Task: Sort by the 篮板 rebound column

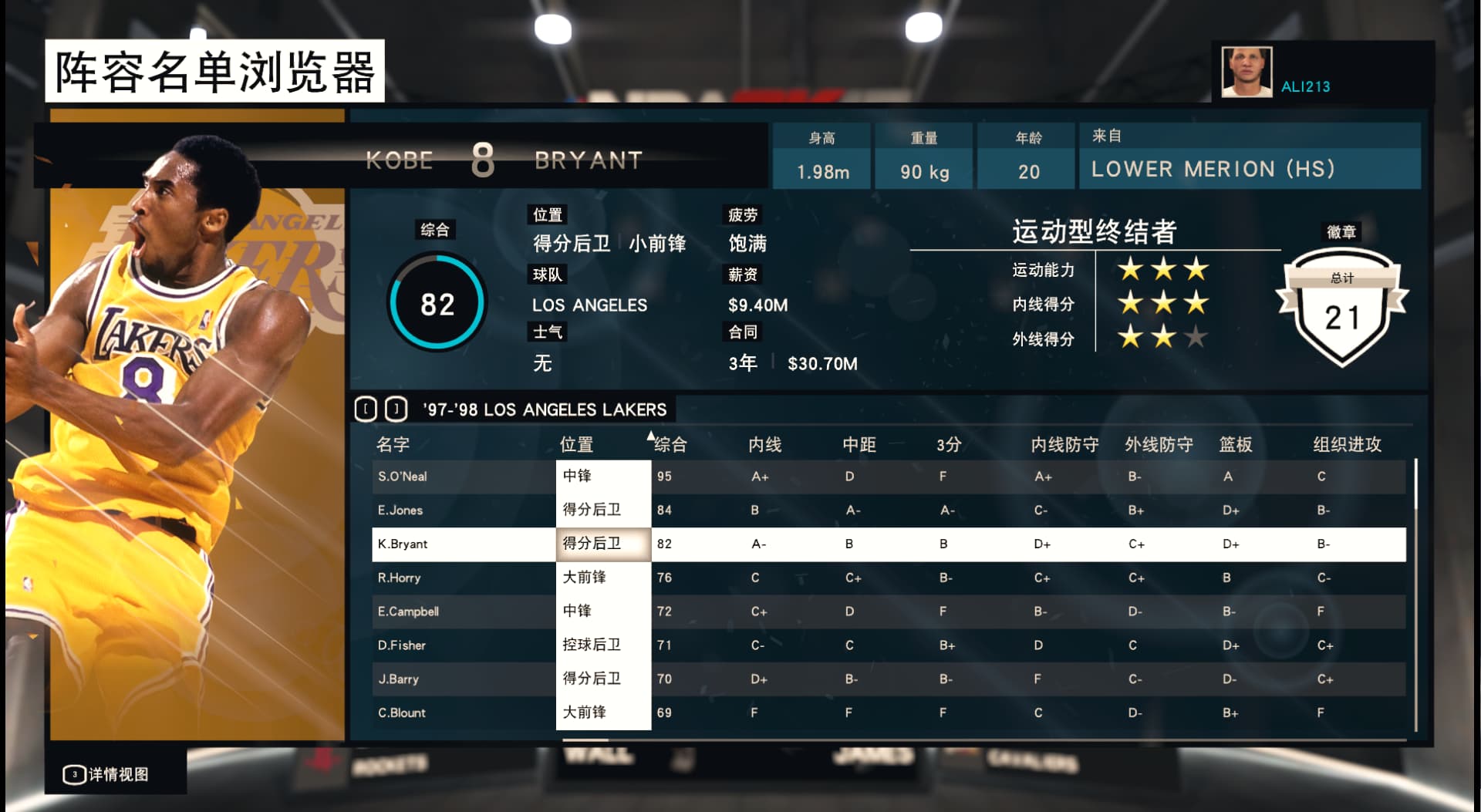Action: (x=1236, y=444)
